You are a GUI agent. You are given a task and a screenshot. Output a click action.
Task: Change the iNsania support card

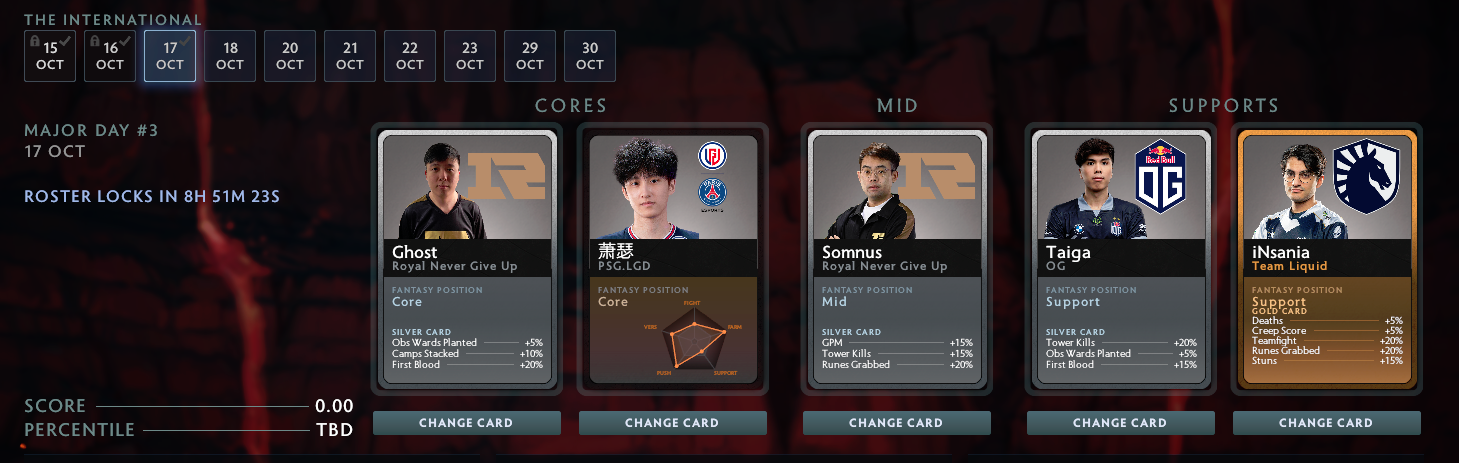tap(1326, 423)
